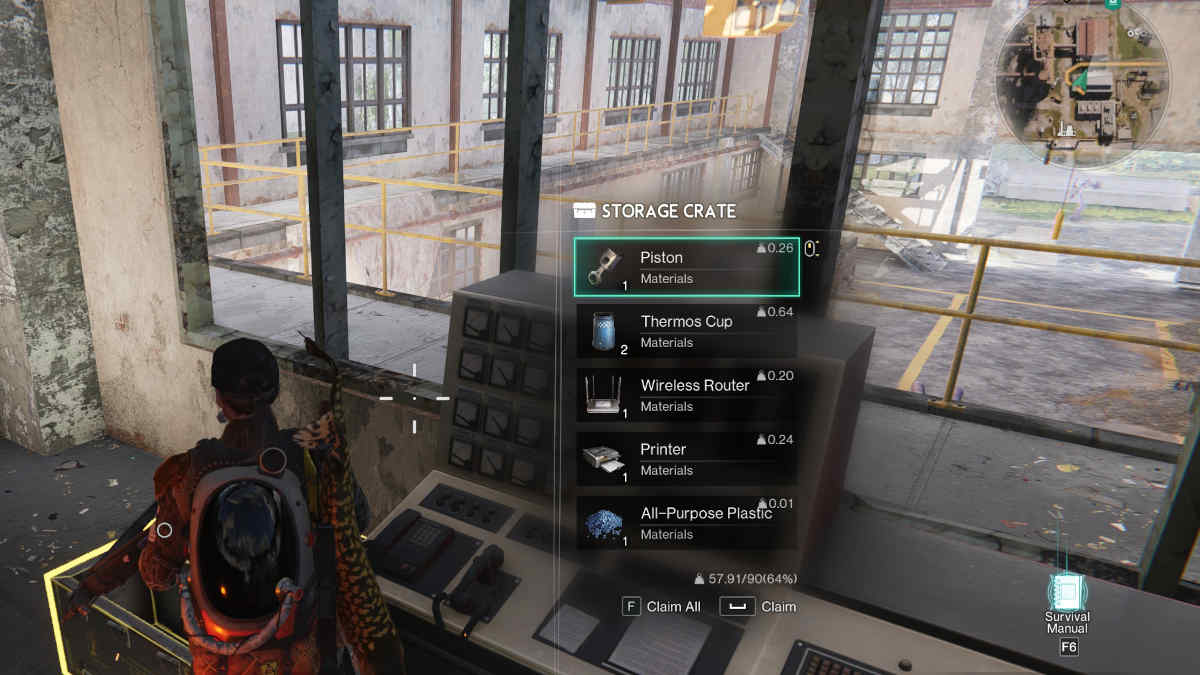The height and width of the screenshot is (675, 1200).
Task: Choose the Thermos Cup entry
Action: tap(686, 331)
